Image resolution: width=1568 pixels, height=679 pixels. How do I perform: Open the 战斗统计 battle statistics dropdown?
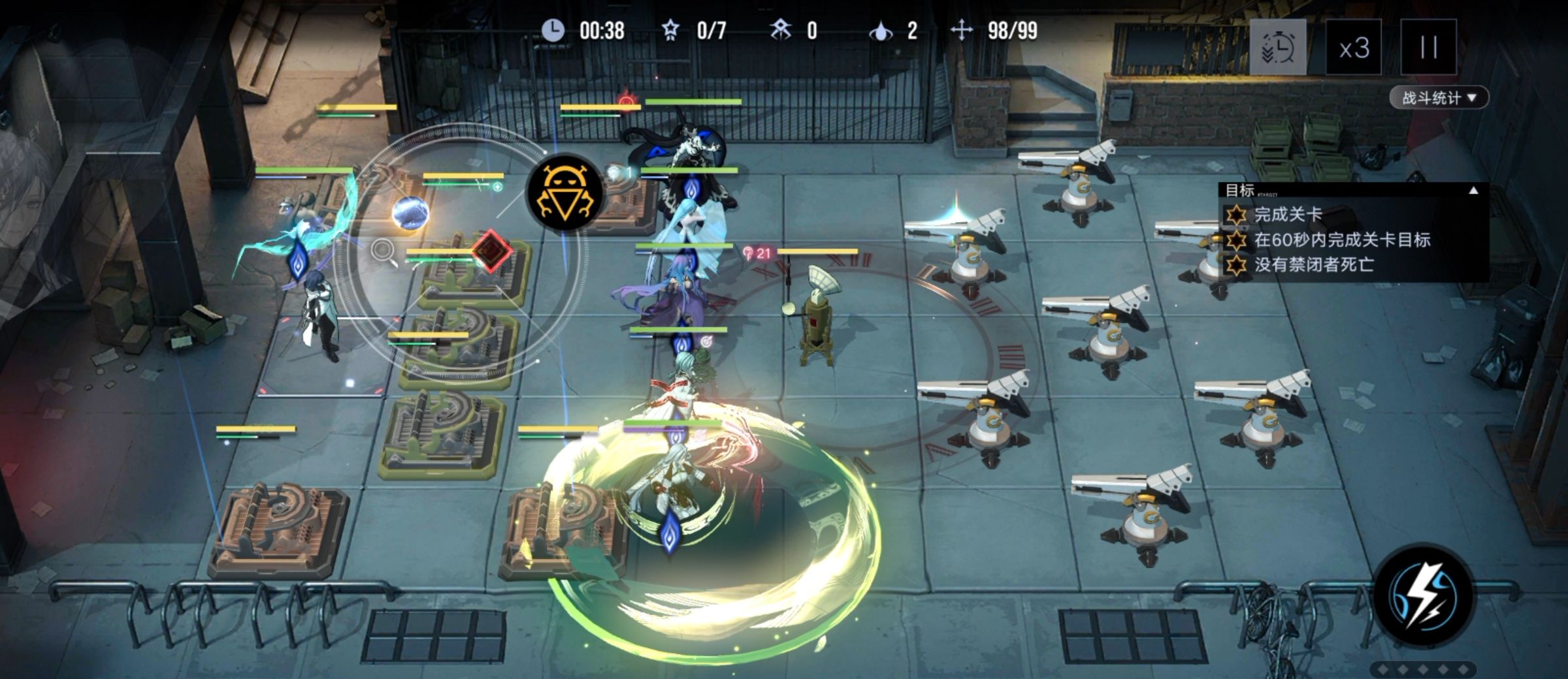point(1439,98)
